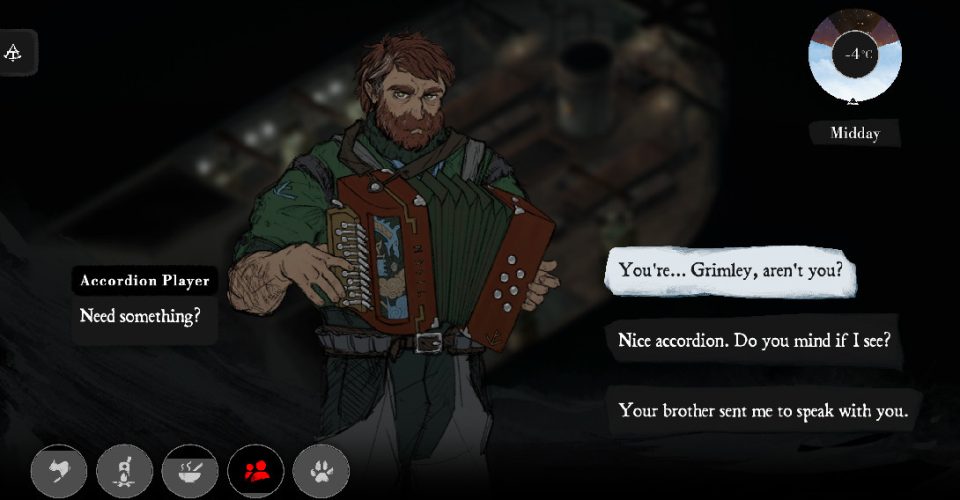Open the sextant menu button
Screen dimensions: 960x500
click(x=18, y=52)
